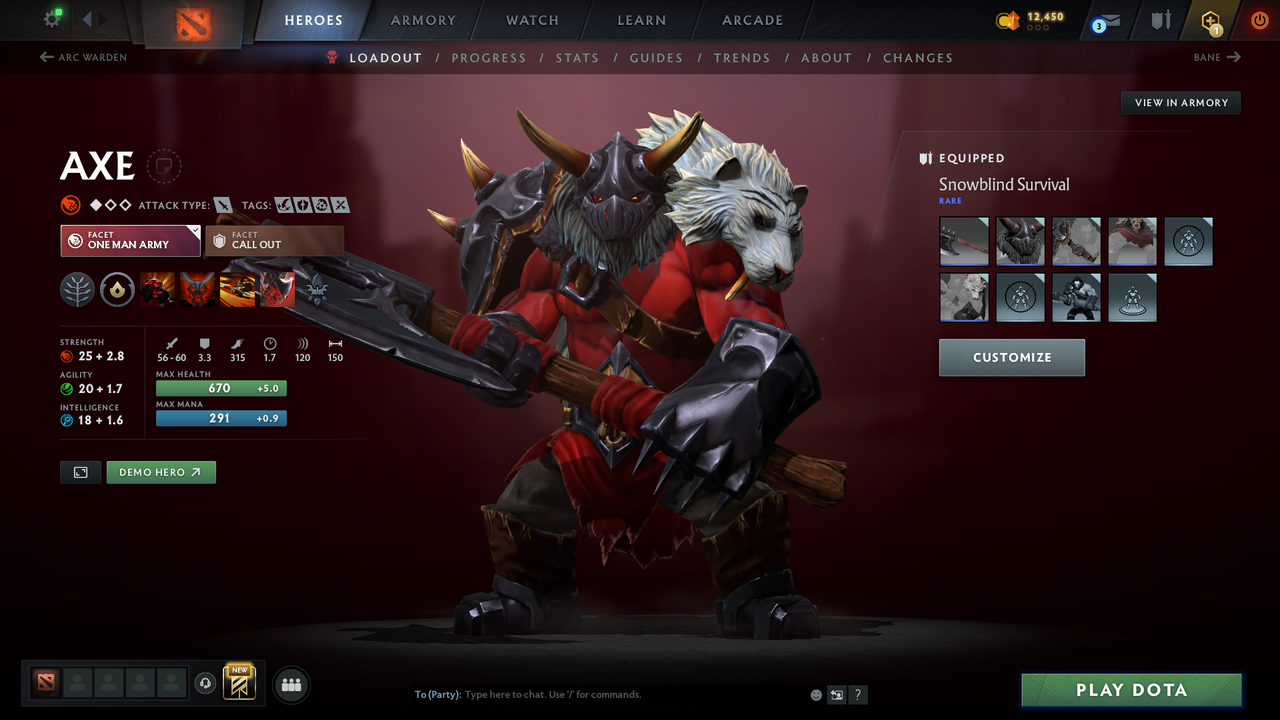Switch to the STATS tab

(577, 57)
